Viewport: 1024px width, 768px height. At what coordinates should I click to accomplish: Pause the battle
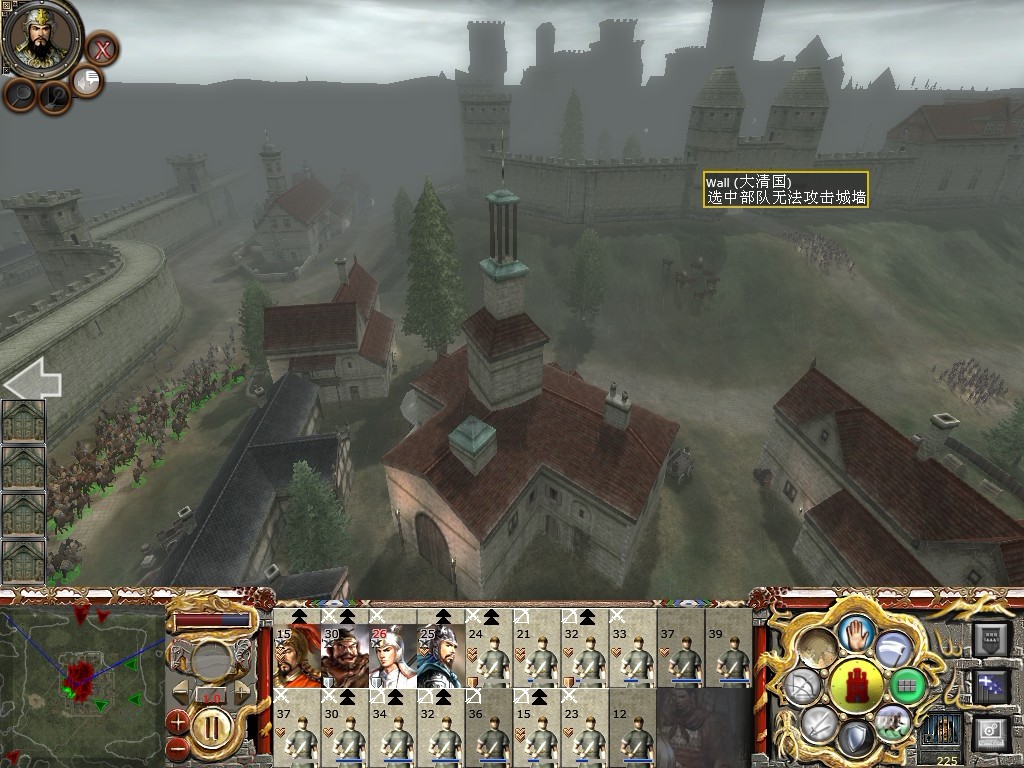(211, 727)
